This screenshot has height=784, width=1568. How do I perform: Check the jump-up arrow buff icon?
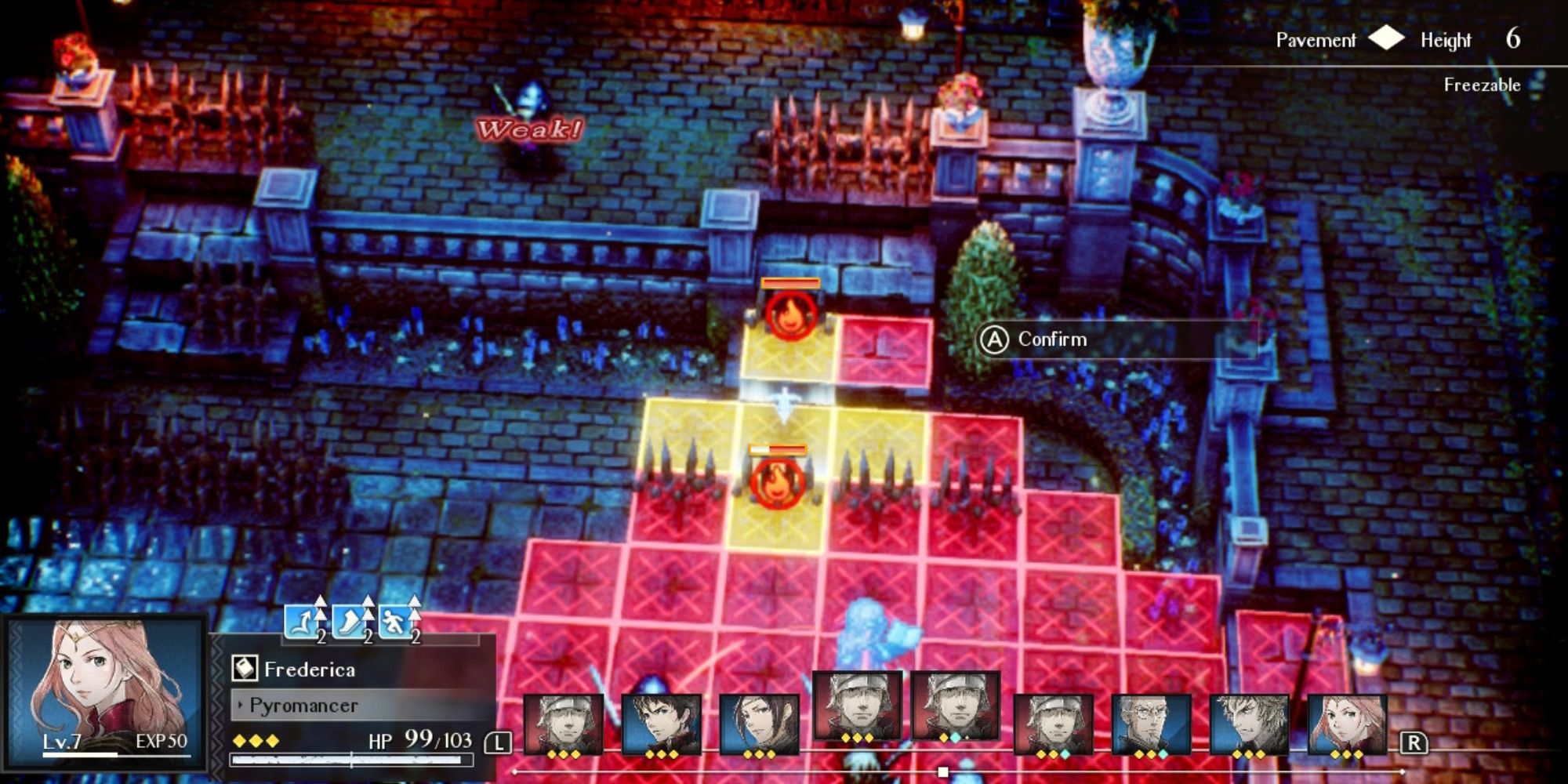303,622
